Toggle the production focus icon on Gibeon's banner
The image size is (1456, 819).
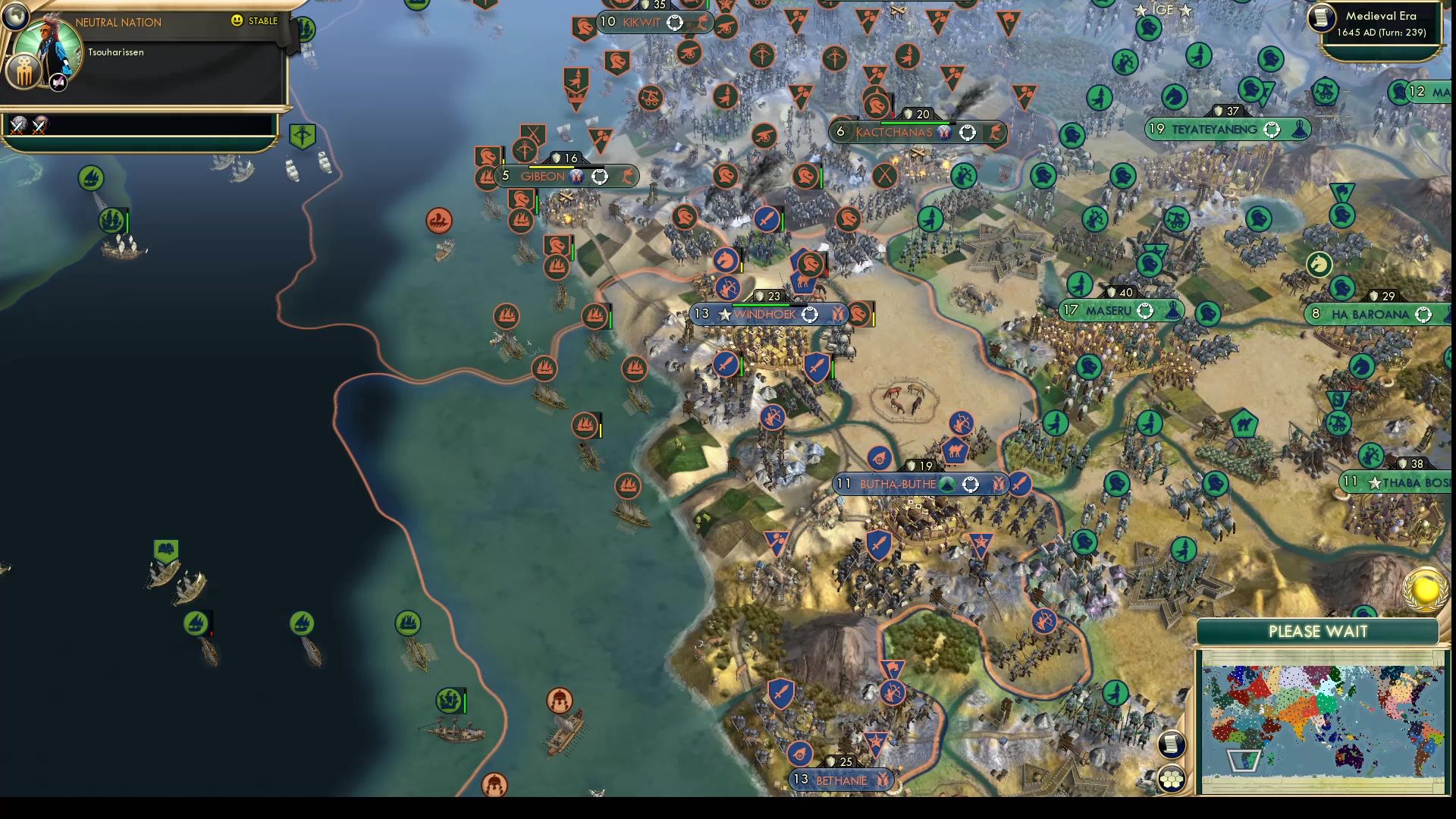point(599,177)
